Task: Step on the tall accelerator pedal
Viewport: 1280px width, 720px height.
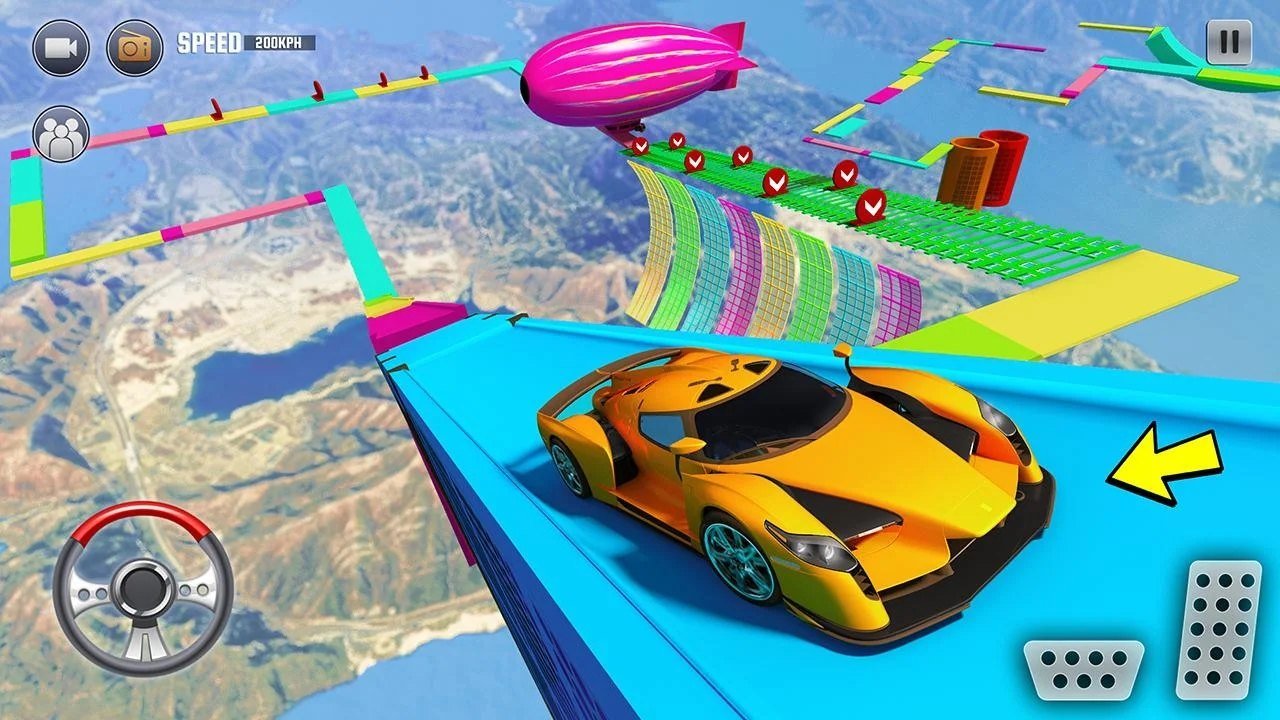Action: (x=1218, y=630)
